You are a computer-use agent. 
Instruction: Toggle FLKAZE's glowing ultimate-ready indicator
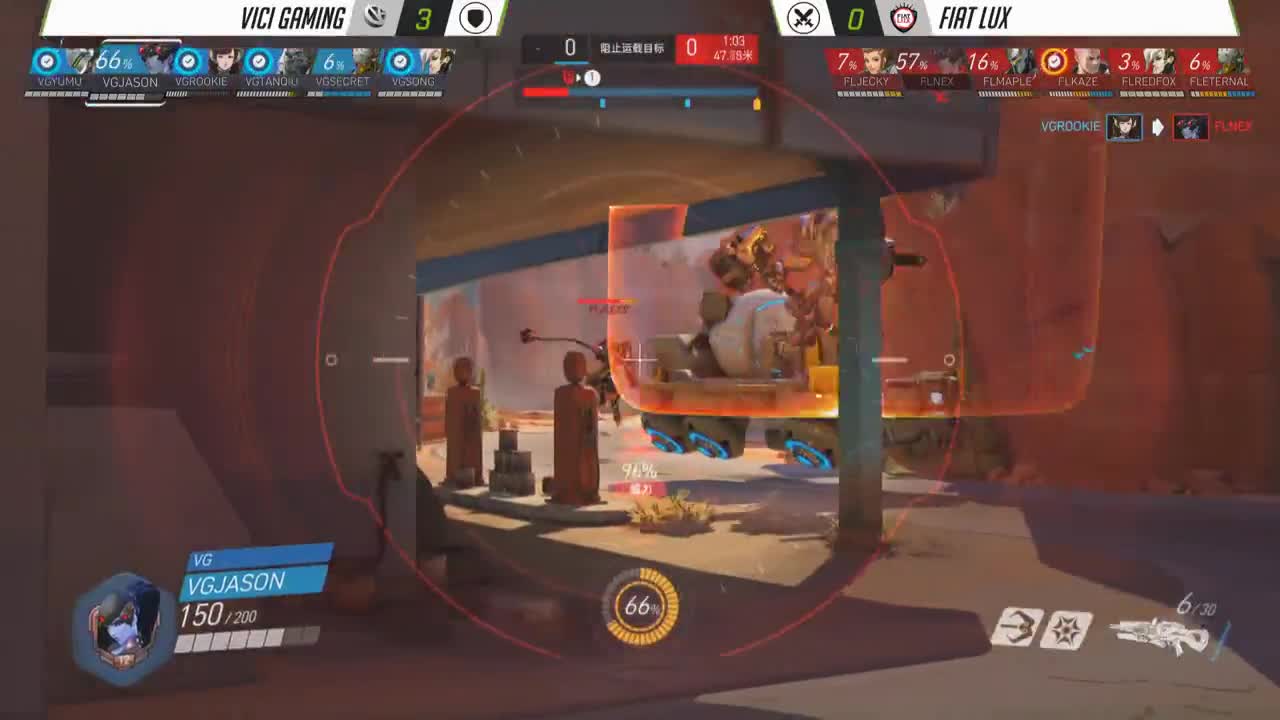pyautogui.click(x=1054, y=62)
